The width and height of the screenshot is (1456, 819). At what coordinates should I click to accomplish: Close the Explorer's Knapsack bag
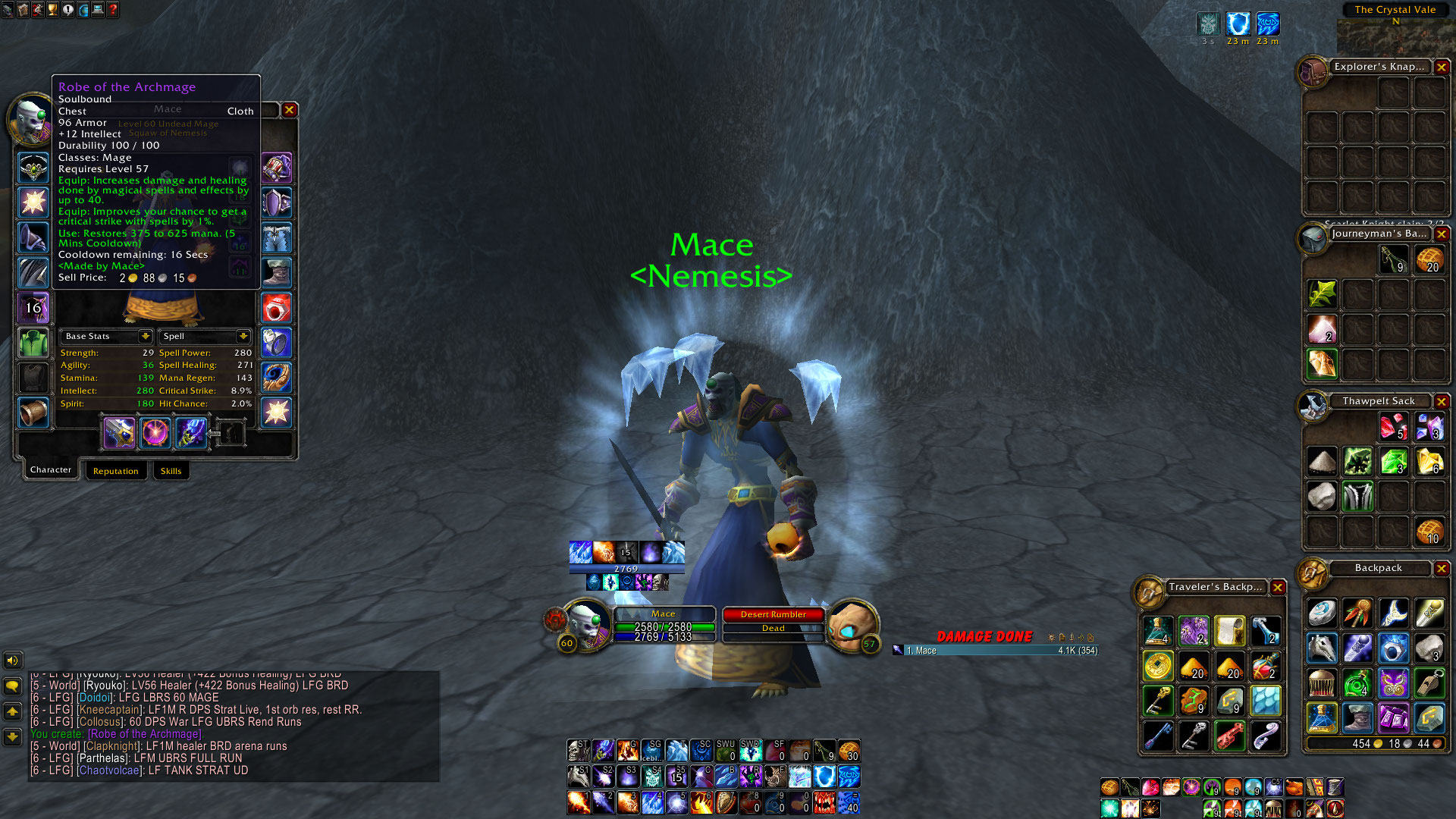[1441, 67]
